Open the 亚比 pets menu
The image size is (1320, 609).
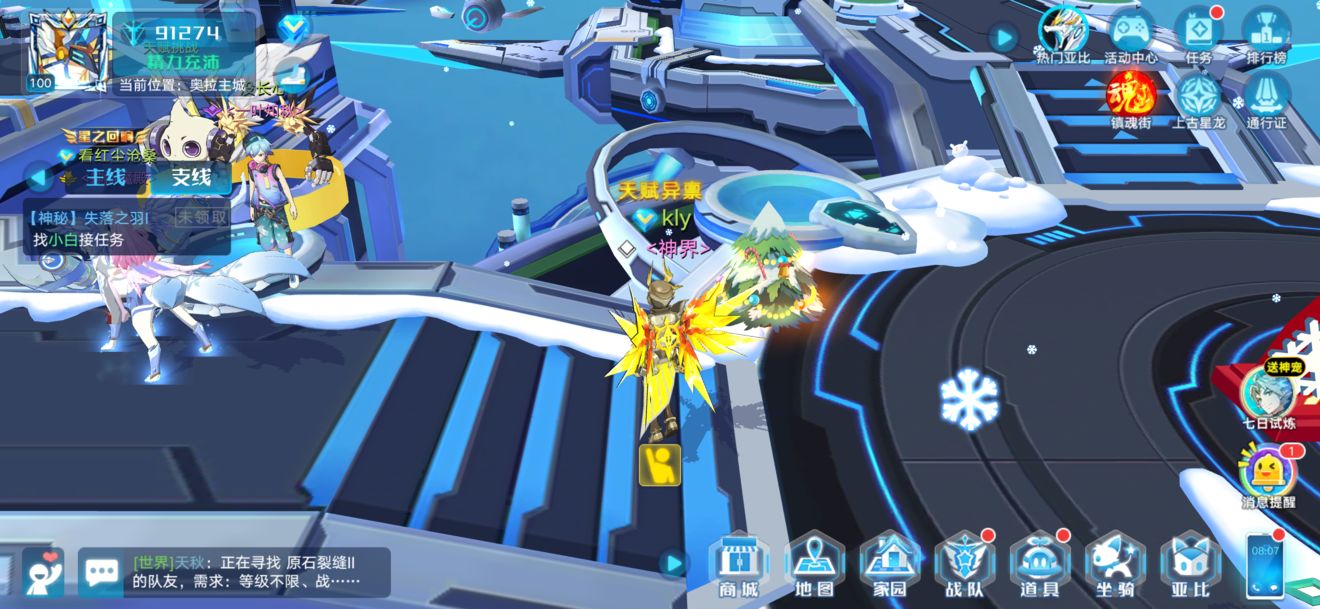tap(1190, 565)
